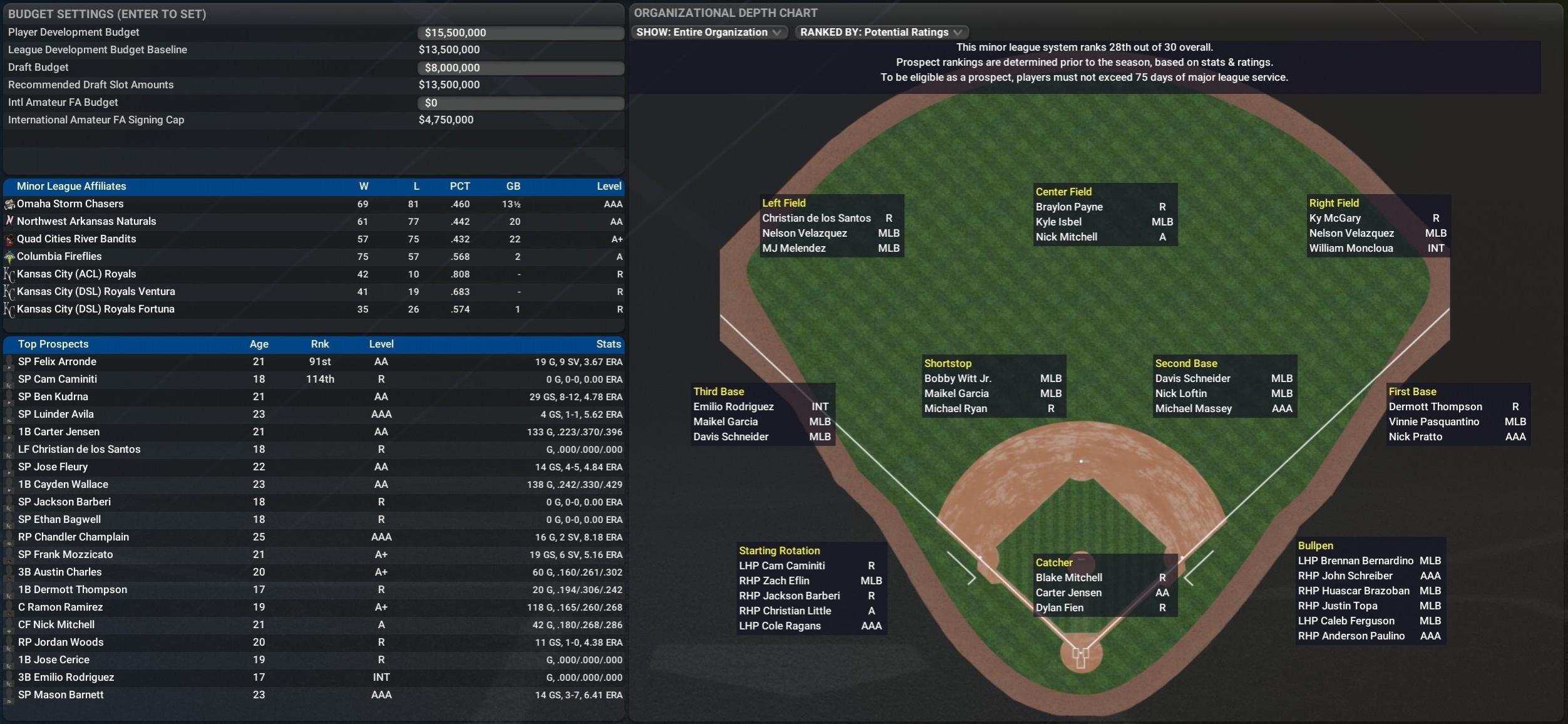The image size is (1568, 724).
Task: Click the Quad Cities River Bandits logo
Action: click(x=9, y=239)
